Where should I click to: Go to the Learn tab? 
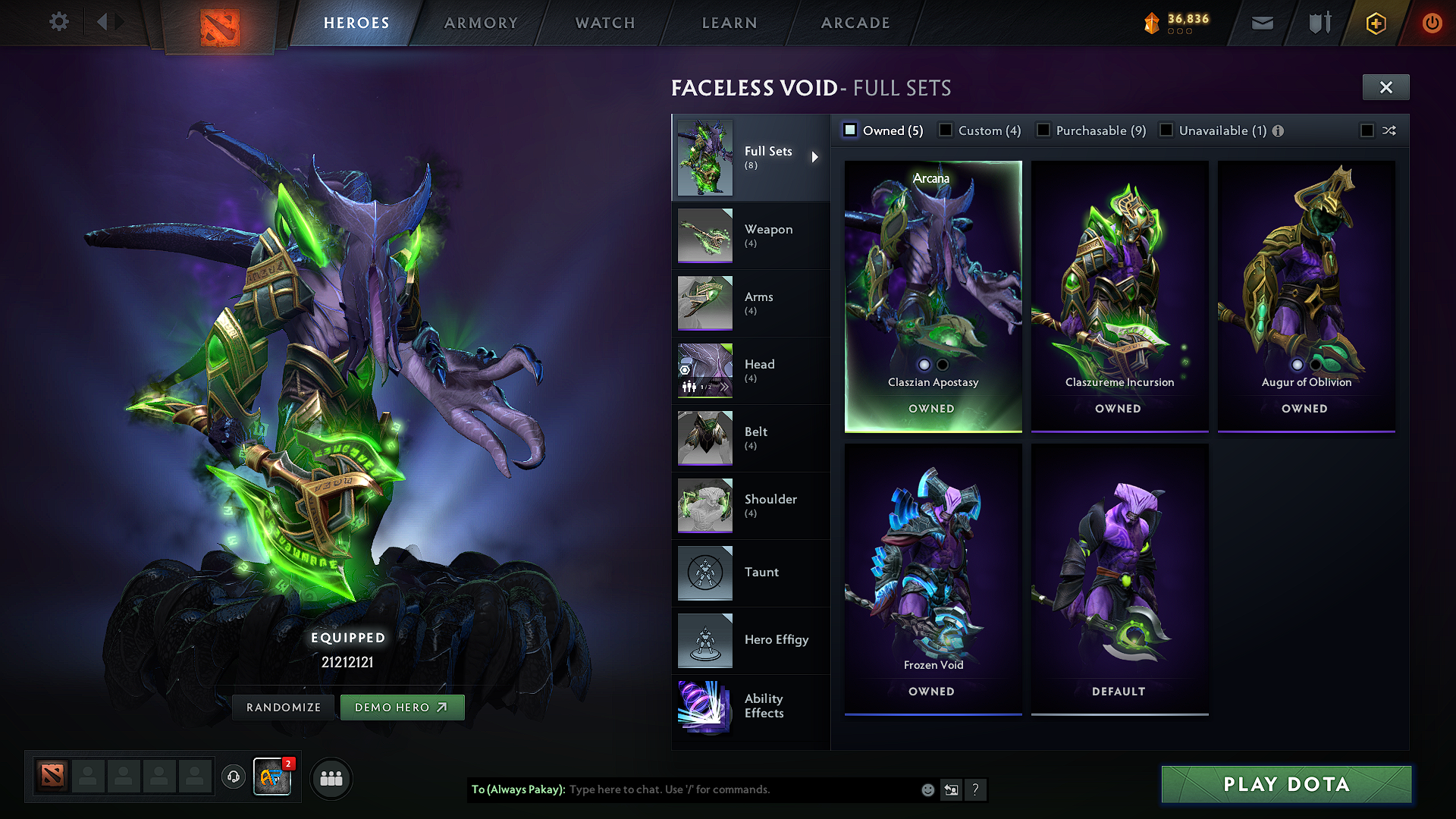coord(730,23)
